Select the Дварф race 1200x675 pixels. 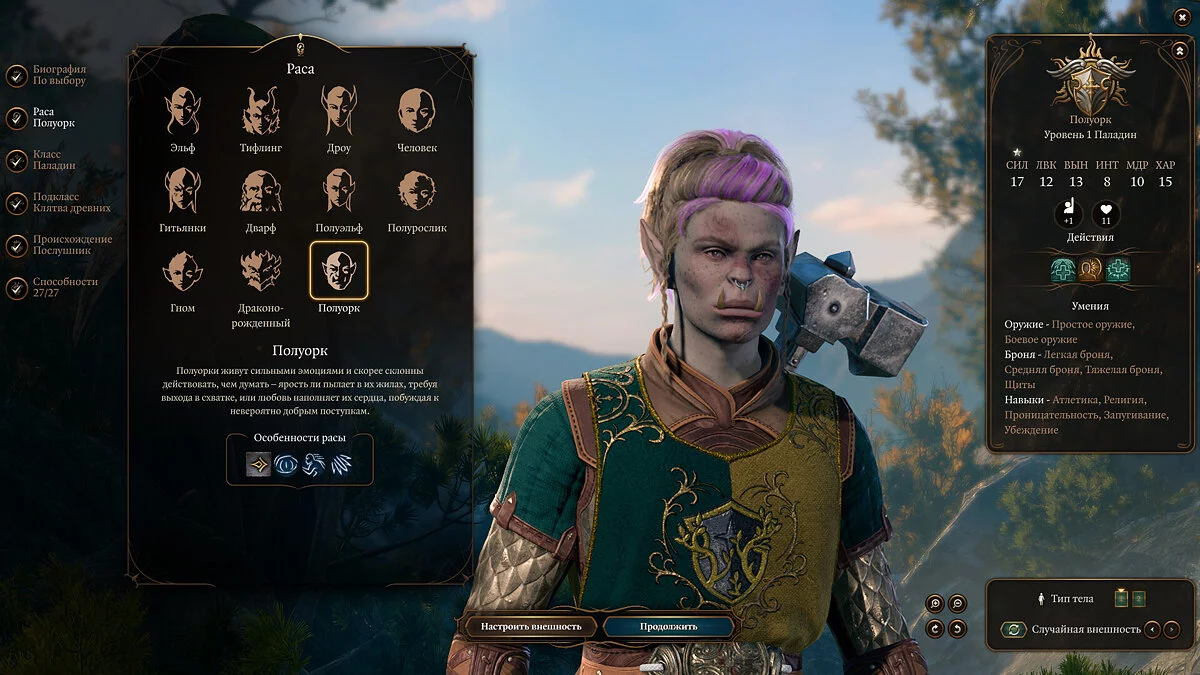(x=261, y=191)
